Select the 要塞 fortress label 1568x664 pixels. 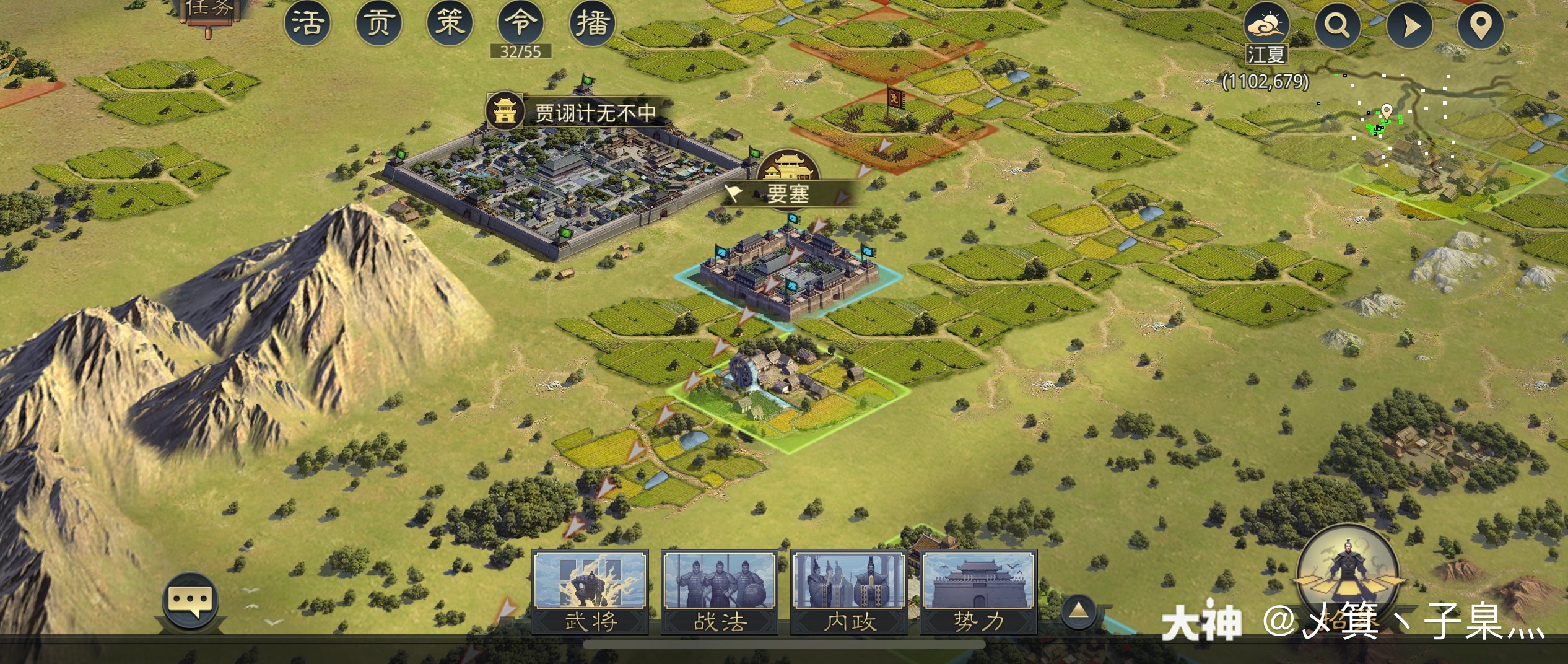pyautogui.click(x=788, y=193)
